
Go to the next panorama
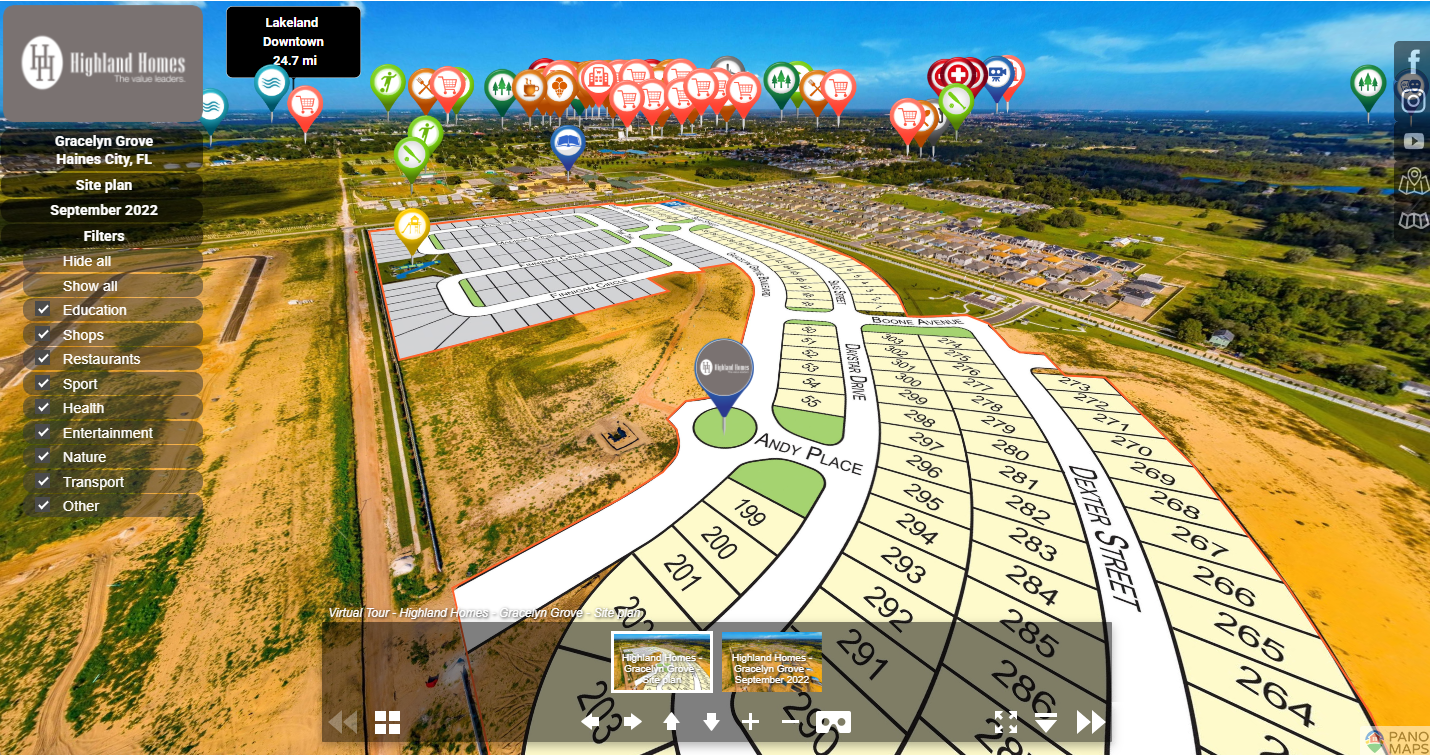pyautogui.click(x=1090, y=722)
